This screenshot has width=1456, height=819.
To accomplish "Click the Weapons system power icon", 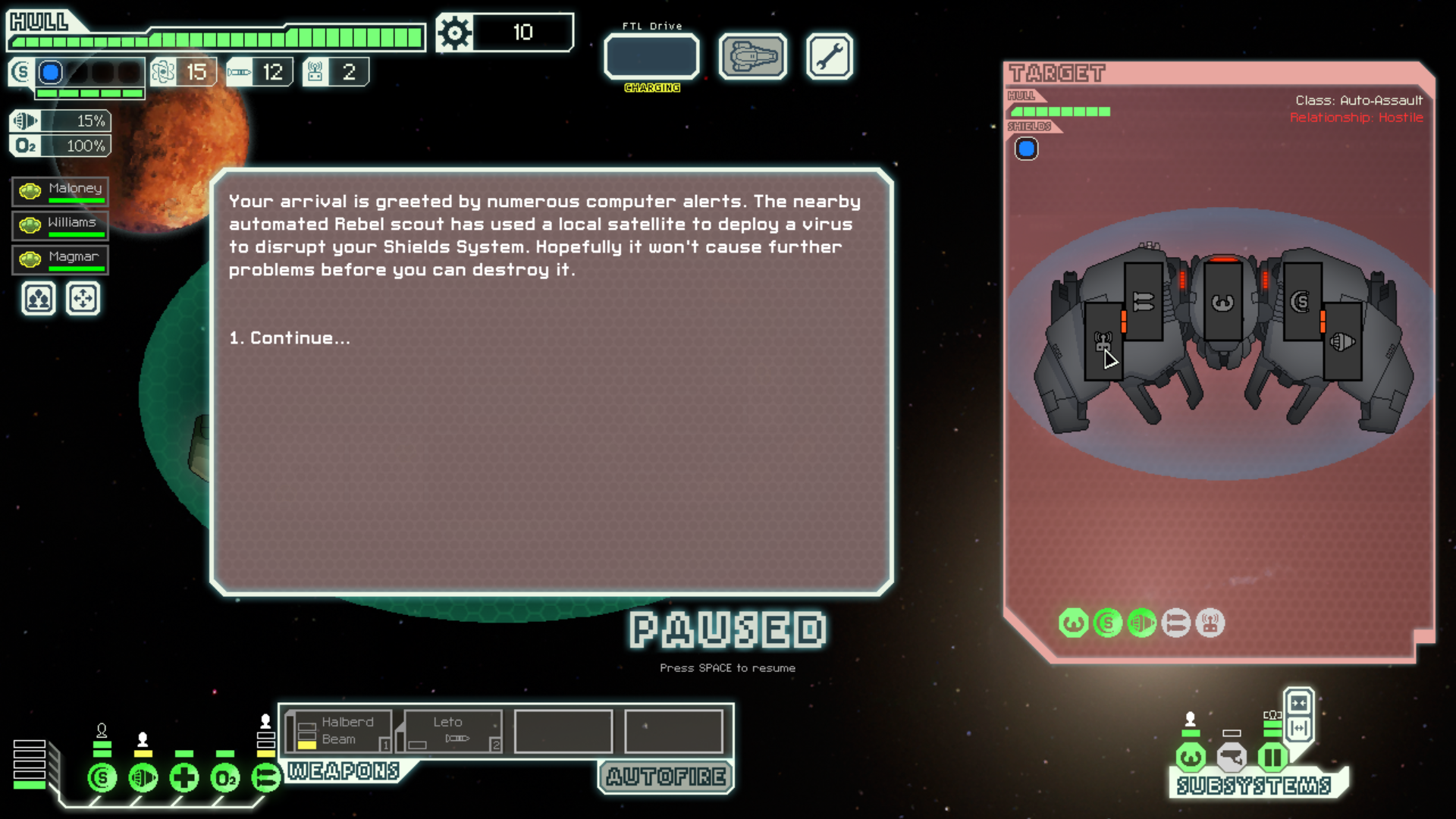I will point(266,778).
